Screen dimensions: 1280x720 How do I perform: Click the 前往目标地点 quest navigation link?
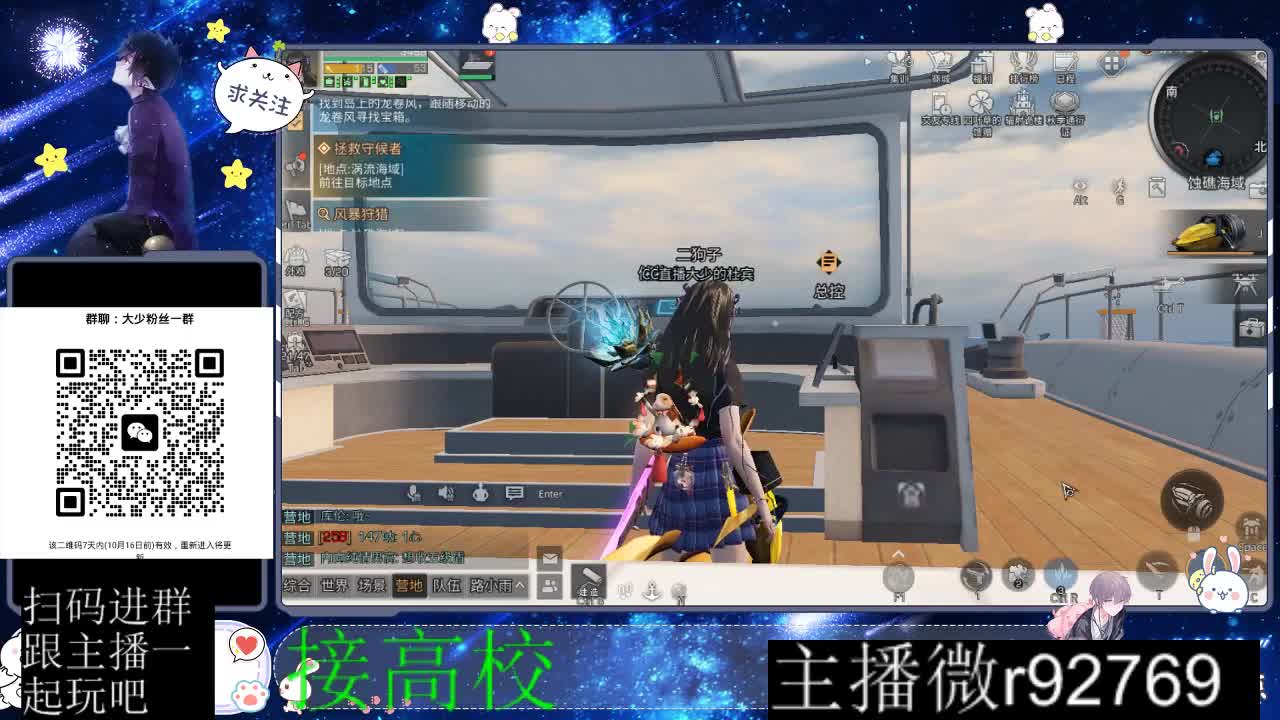coord(355,182)
